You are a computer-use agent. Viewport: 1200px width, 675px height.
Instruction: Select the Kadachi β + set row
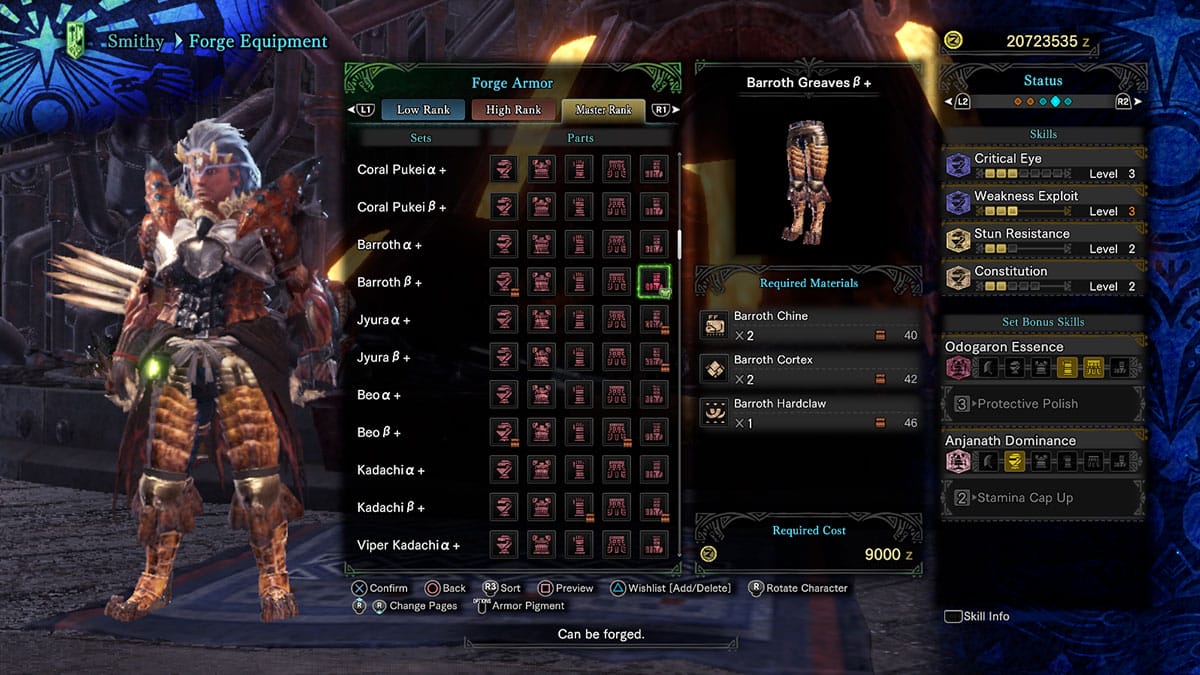[391, 508]
